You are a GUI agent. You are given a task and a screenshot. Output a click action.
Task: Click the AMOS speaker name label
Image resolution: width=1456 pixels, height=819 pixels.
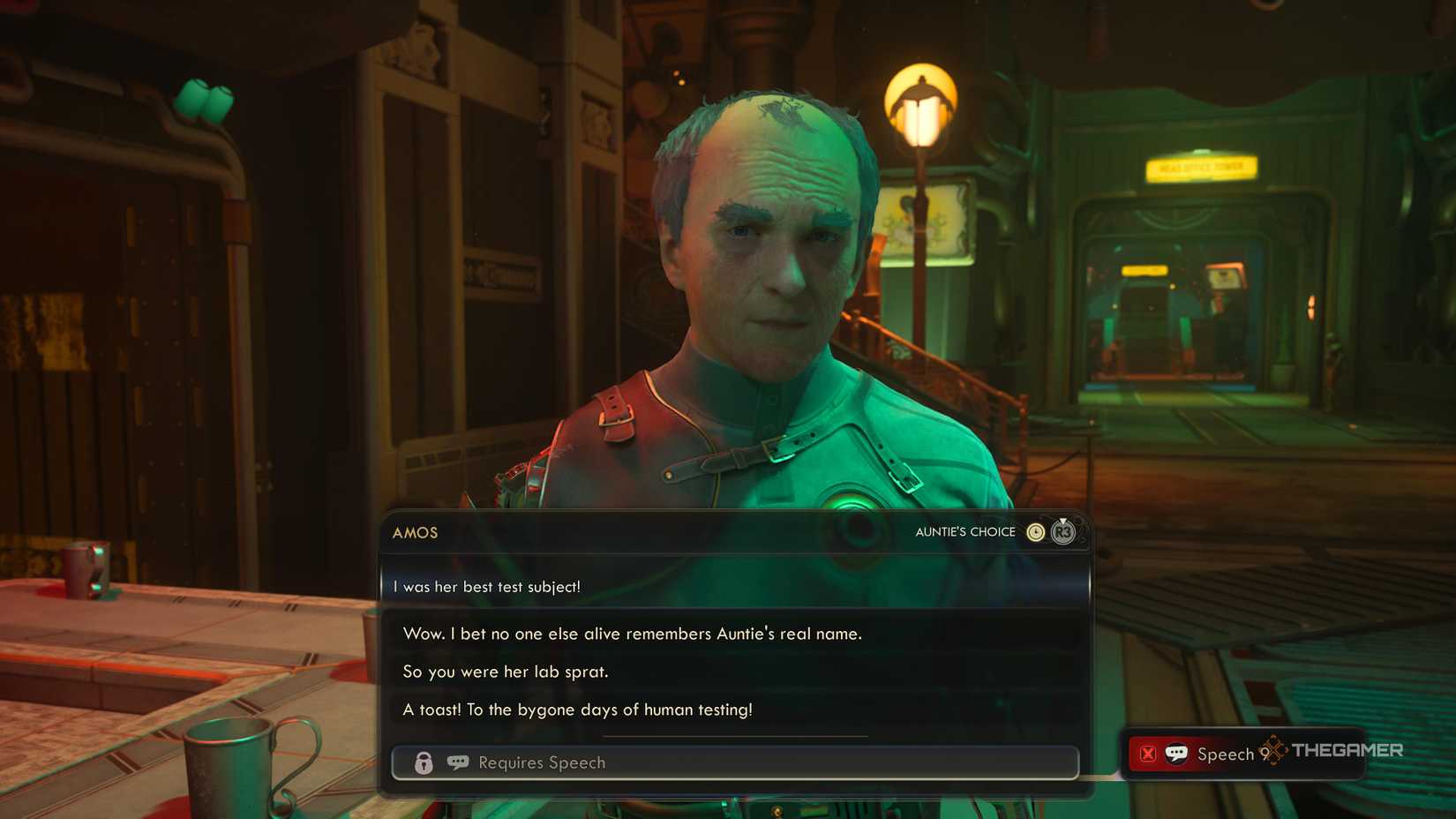point(415,533)
